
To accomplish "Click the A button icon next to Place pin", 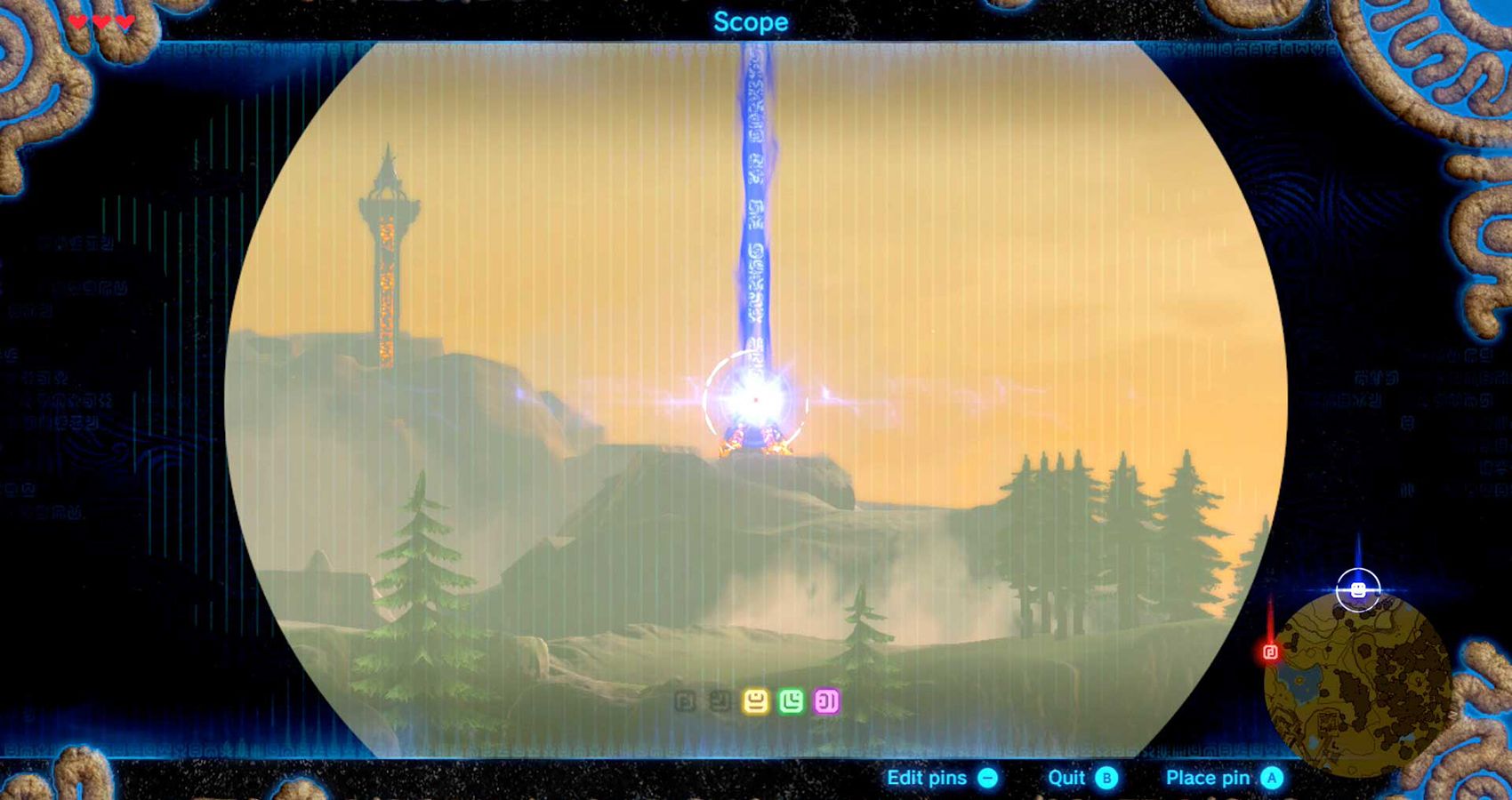I will (x=1270, y=779).
